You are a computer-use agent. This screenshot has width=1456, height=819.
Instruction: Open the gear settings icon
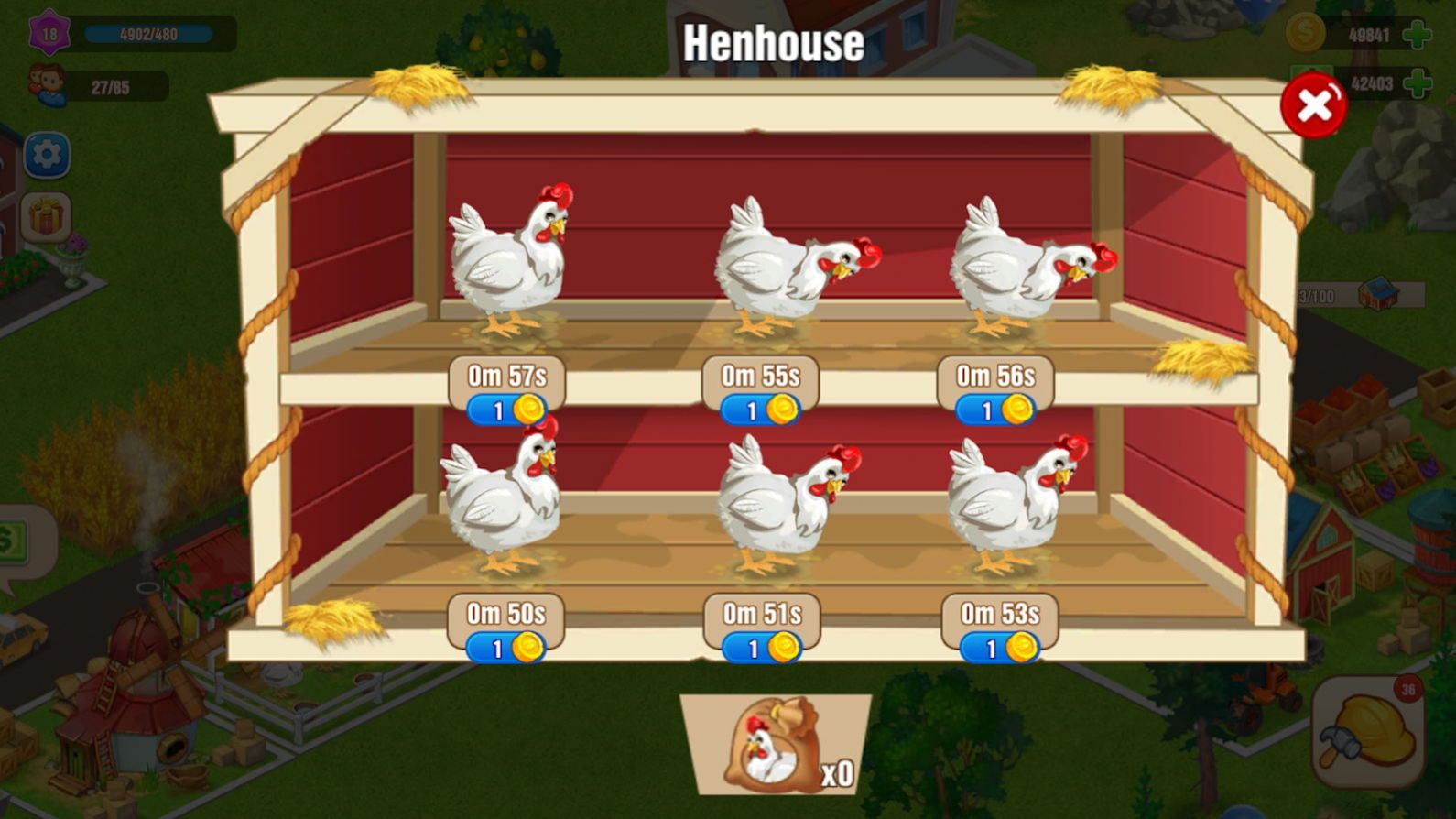point(47,155)
